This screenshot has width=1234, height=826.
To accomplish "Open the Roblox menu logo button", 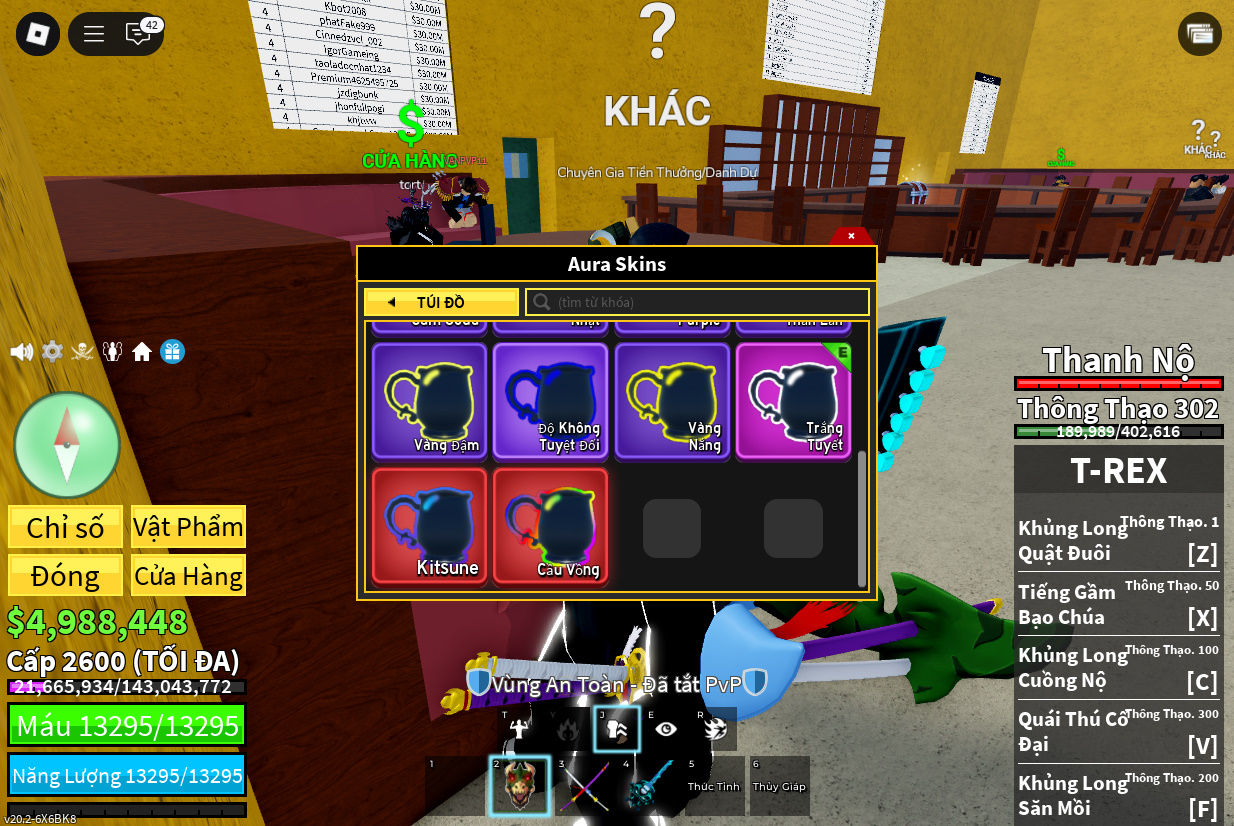I will click(x=38, y=34).
